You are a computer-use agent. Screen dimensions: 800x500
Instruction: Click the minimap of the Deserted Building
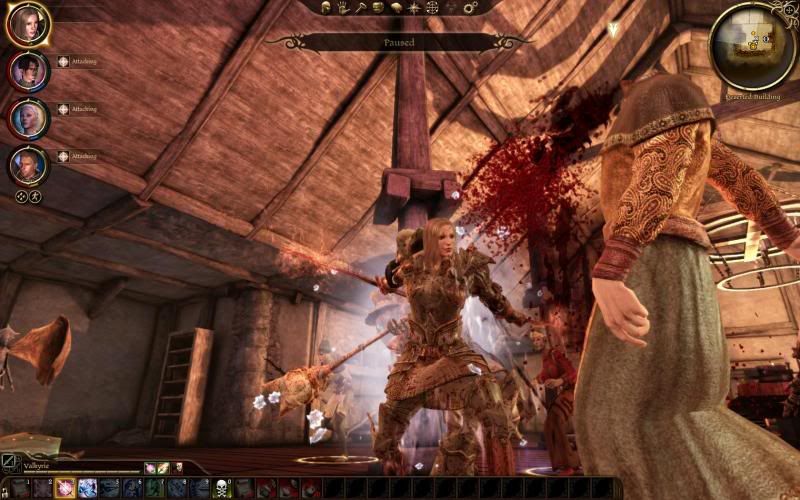751,44
